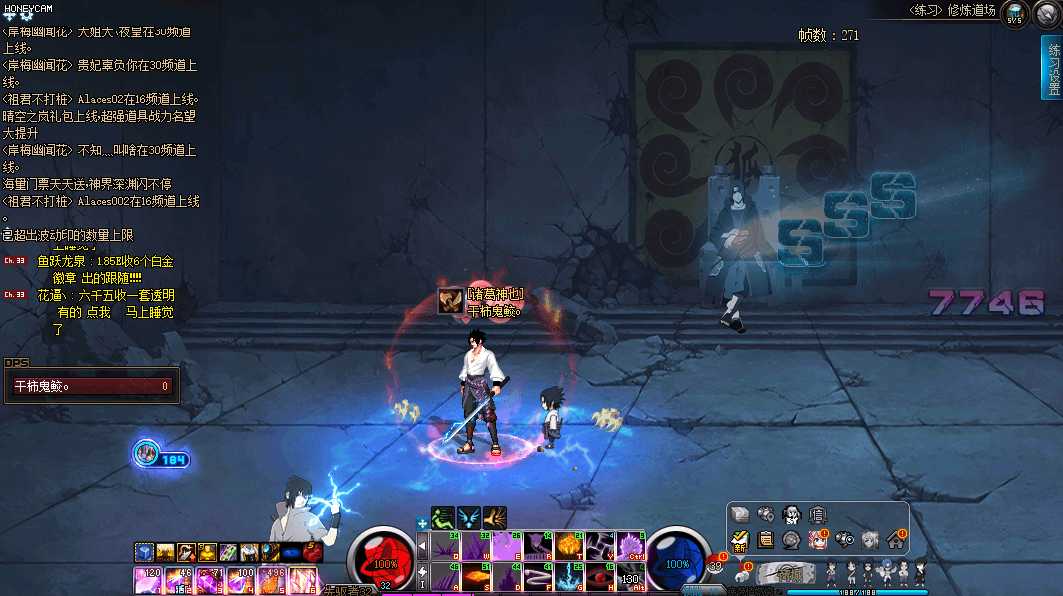Open the 新 checkmark icon in menu panel

point(740,540)
